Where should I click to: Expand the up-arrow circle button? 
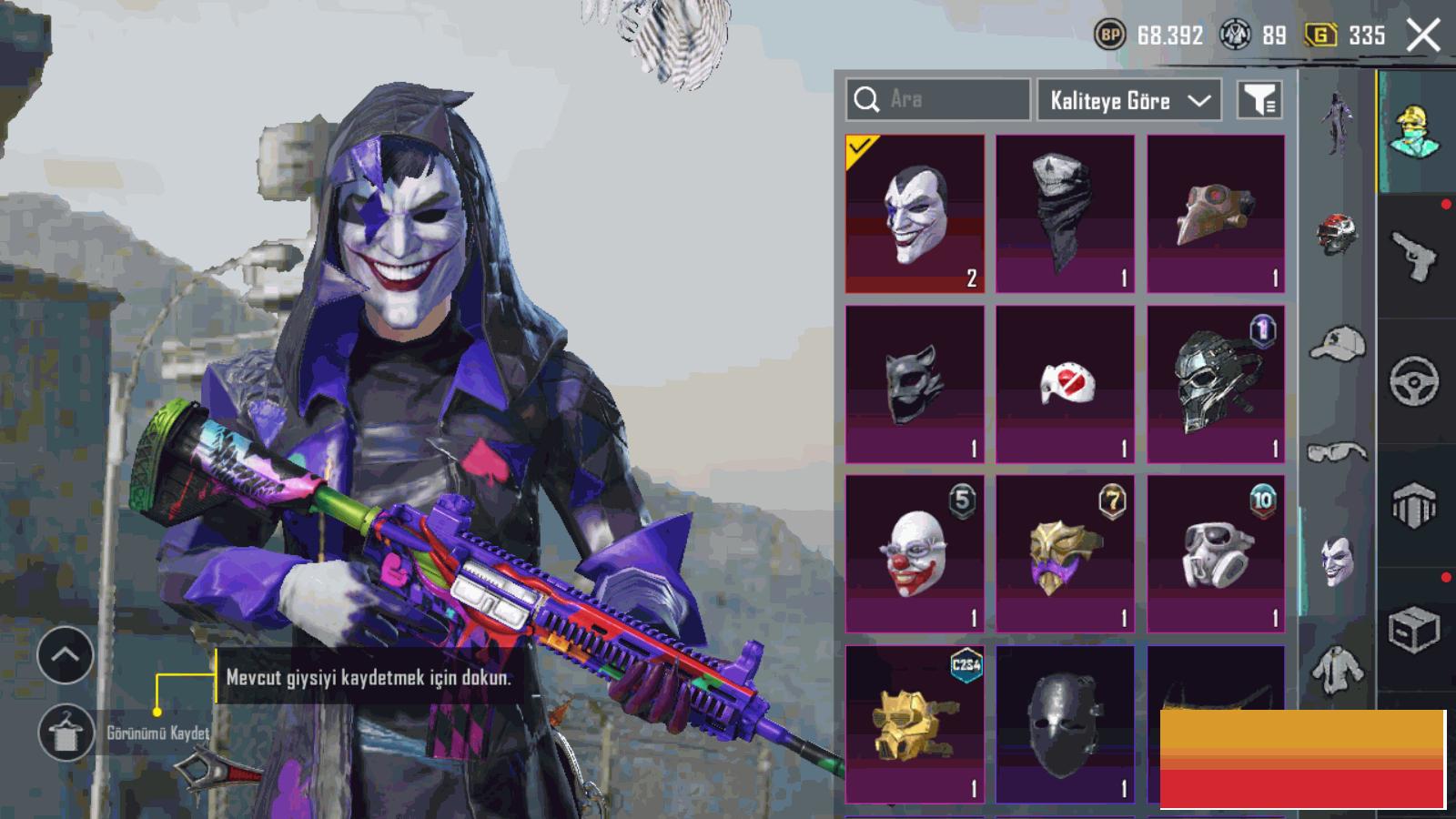point(66,654)
